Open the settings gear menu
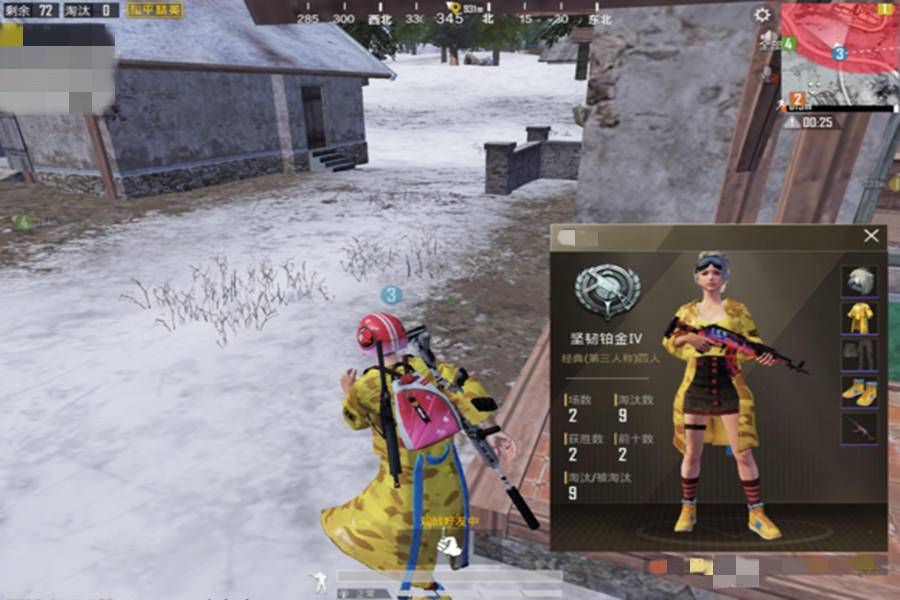 point(763,15)
